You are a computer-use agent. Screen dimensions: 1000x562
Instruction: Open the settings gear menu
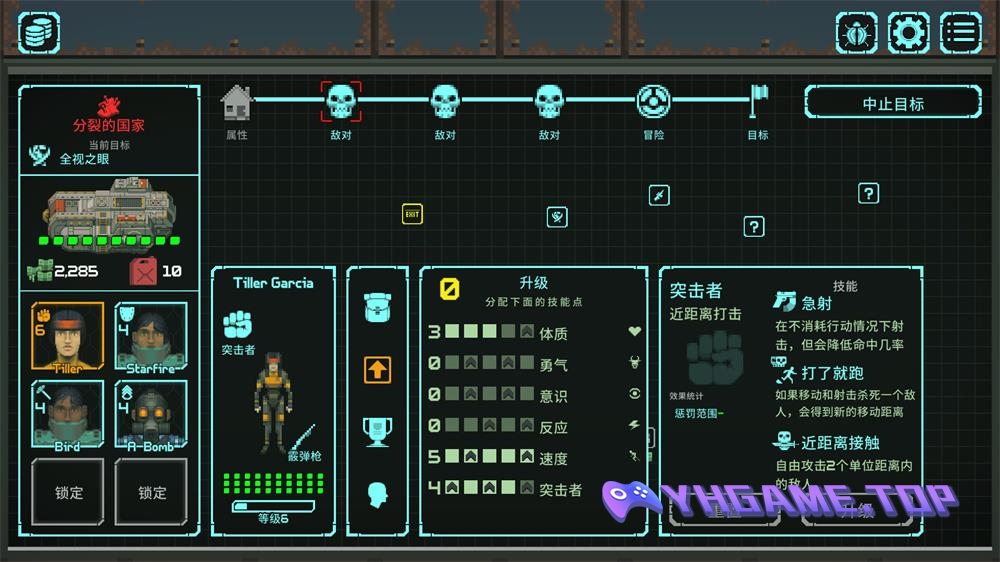(908, 33)
